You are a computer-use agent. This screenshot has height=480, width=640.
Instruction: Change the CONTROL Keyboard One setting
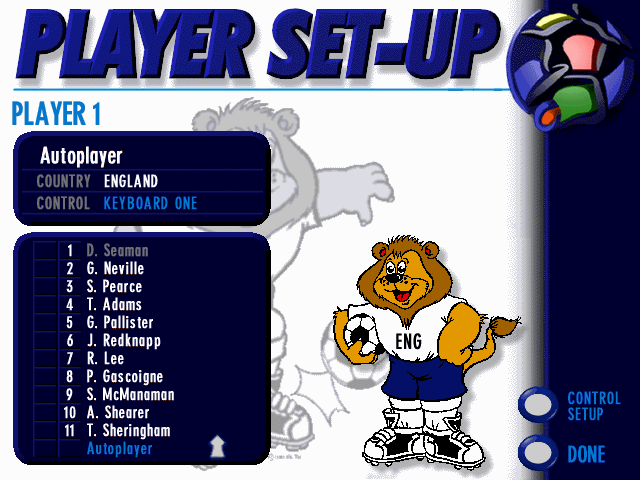[150, 203]
